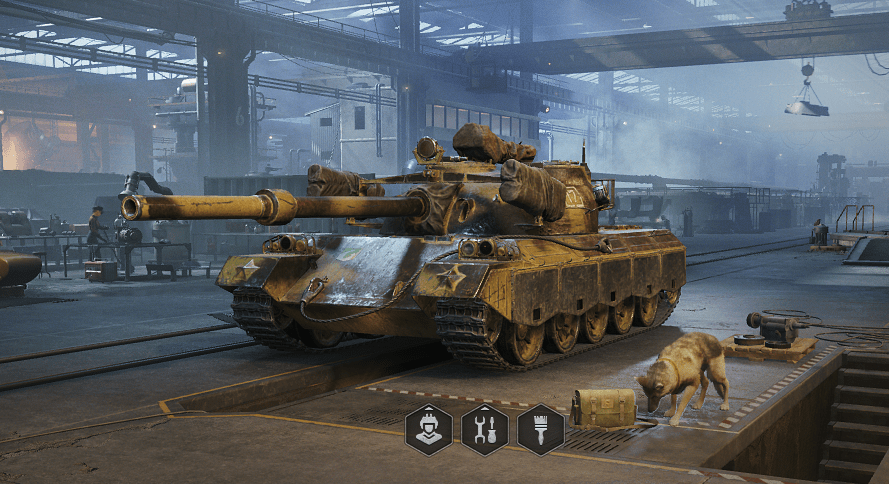Select the paintbrush customization icon
This screenshot has height=484, width=889.
pos(541,430)
